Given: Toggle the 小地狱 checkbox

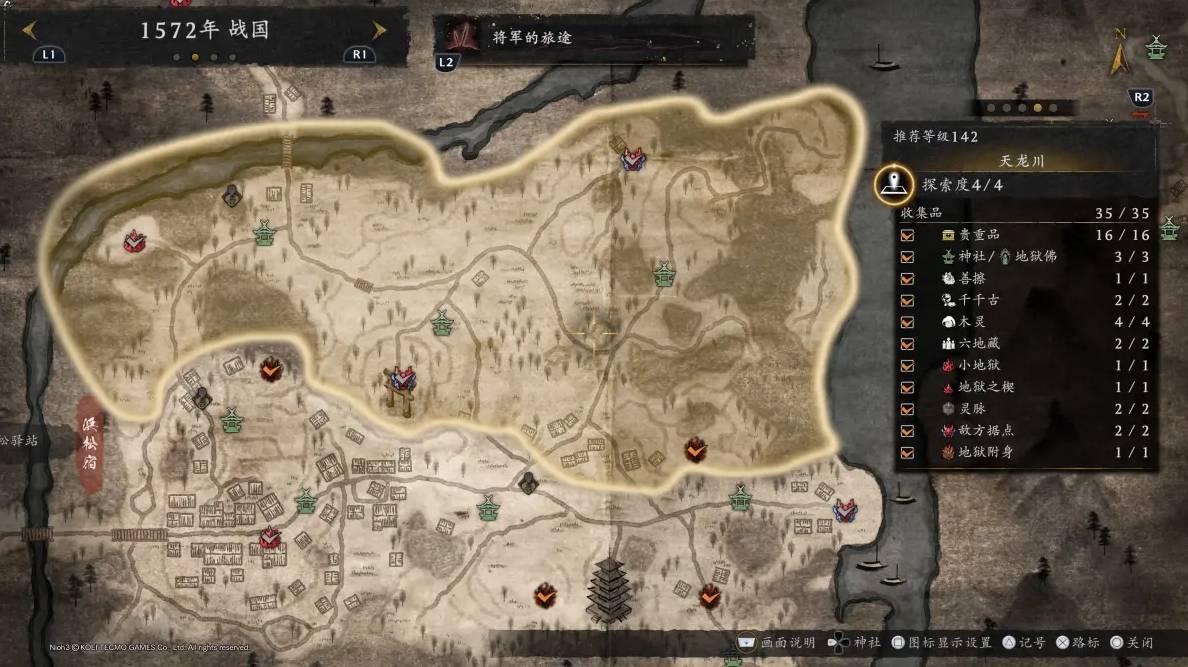Looking at the screenshot, I should point(907,366).
